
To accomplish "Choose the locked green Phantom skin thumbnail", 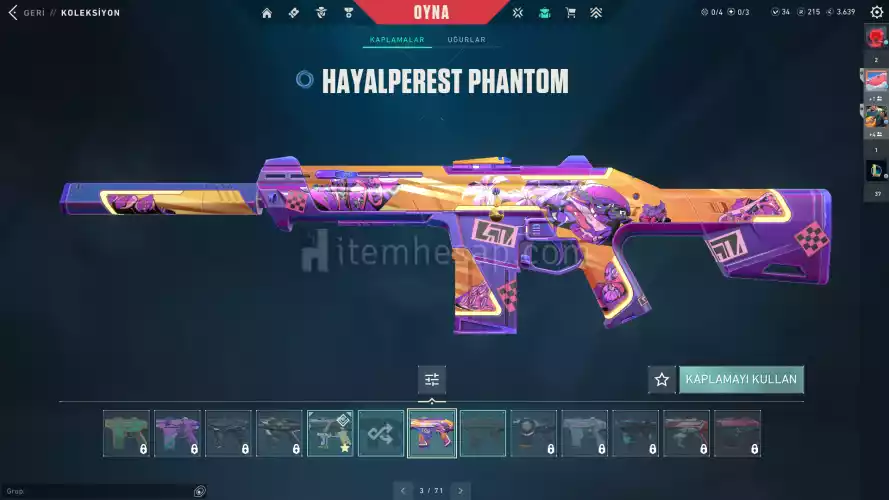I will point(126,433).
